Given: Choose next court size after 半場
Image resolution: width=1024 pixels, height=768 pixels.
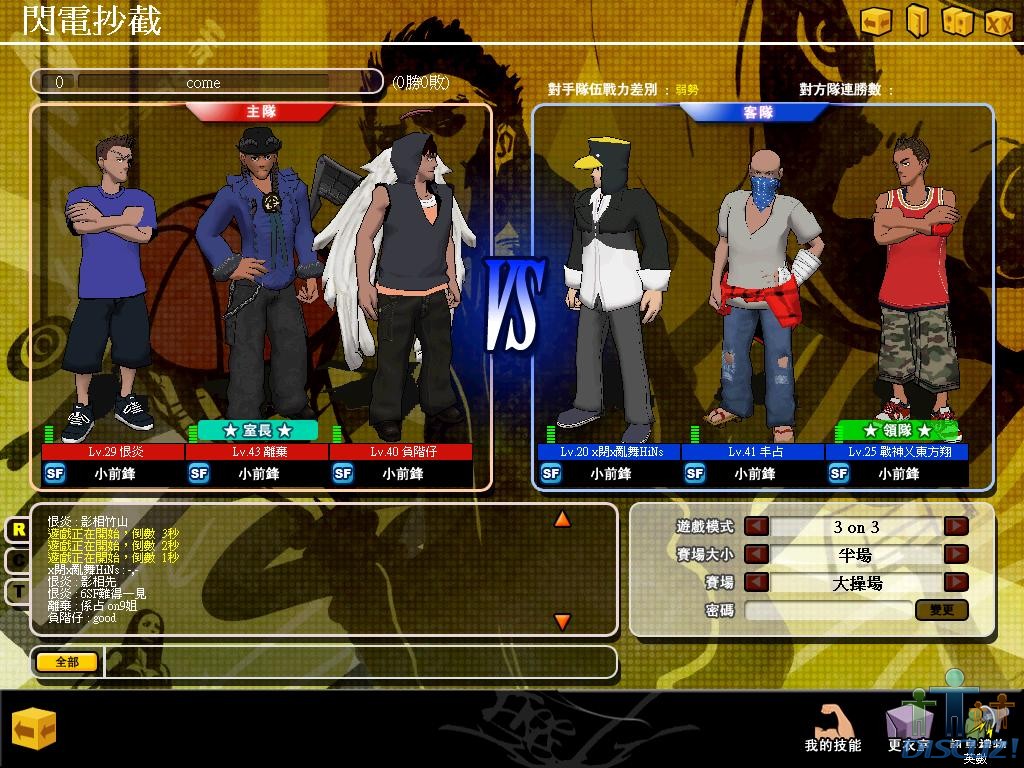Looking at the screenshot, I should click(957, 554).
